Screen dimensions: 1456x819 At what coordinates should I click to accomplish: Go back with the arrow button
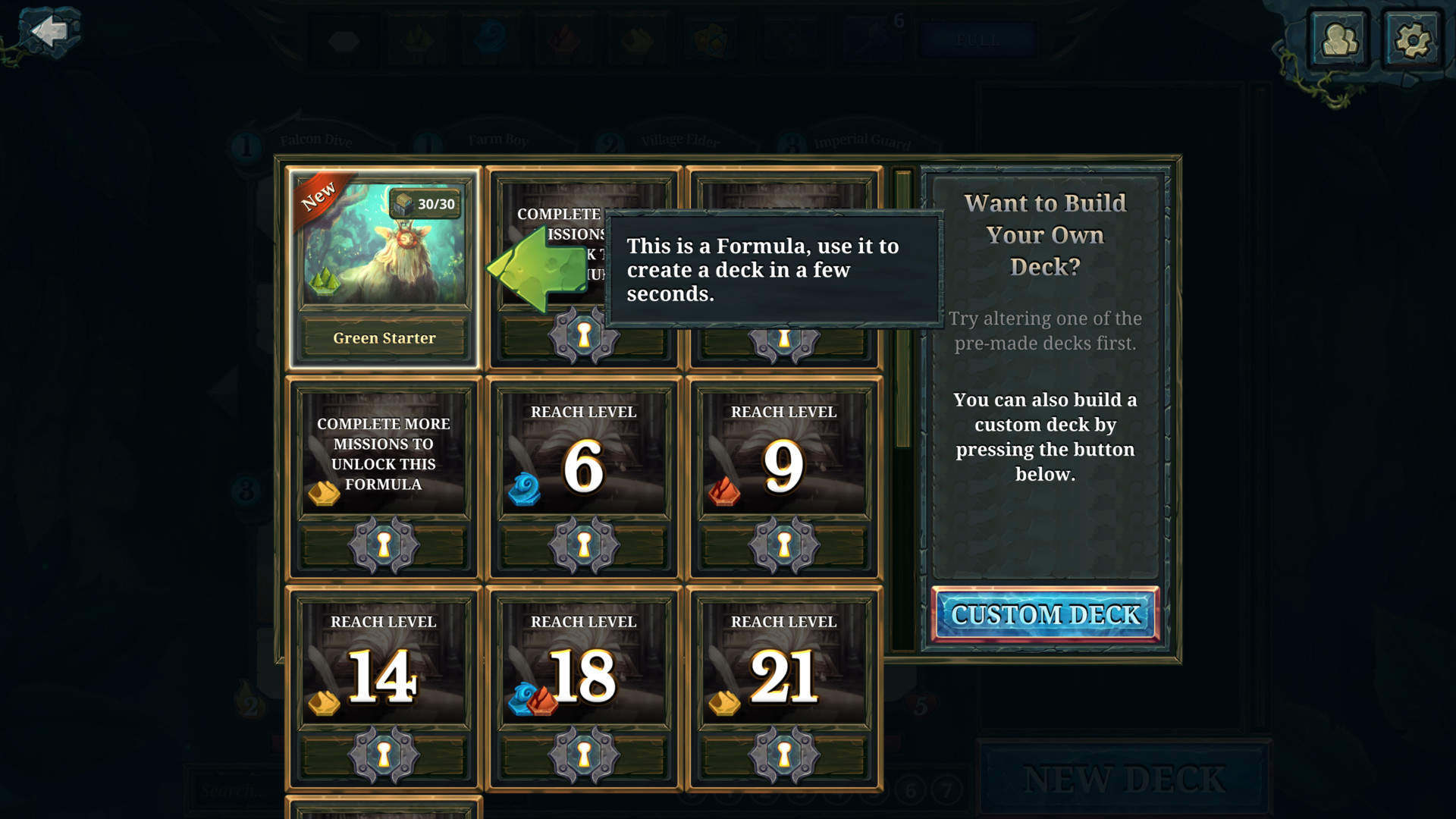coord(50,32)
